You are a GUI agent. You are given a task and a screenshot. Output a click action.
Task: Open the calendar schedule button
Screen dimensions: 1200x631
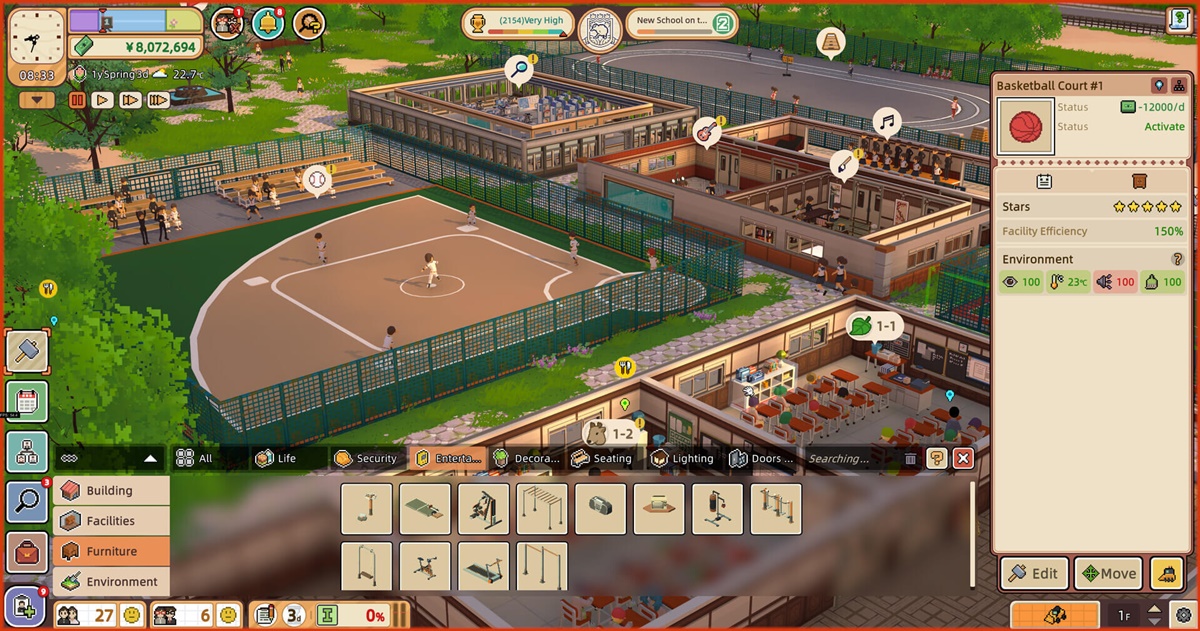(27, 402)
